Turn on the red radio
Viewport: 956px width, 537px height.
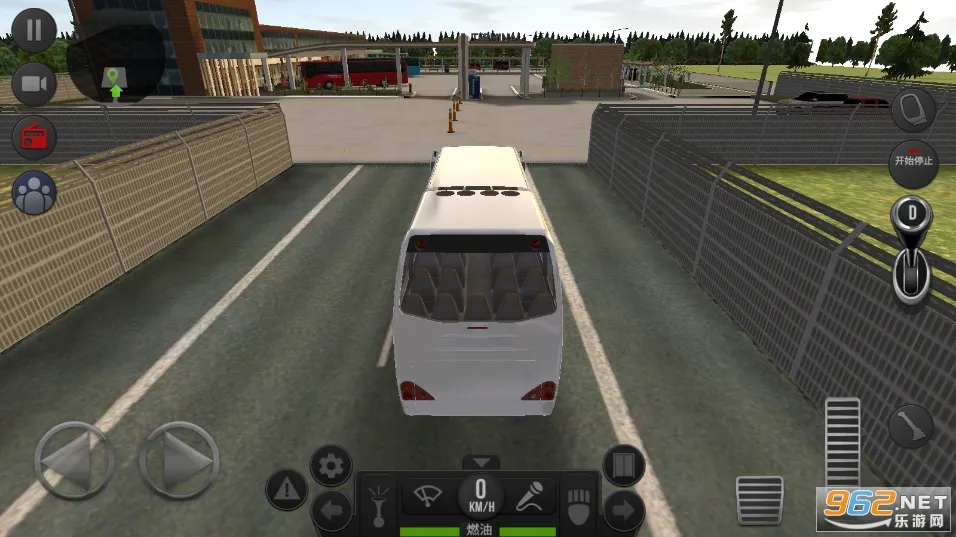pos(34,138)
